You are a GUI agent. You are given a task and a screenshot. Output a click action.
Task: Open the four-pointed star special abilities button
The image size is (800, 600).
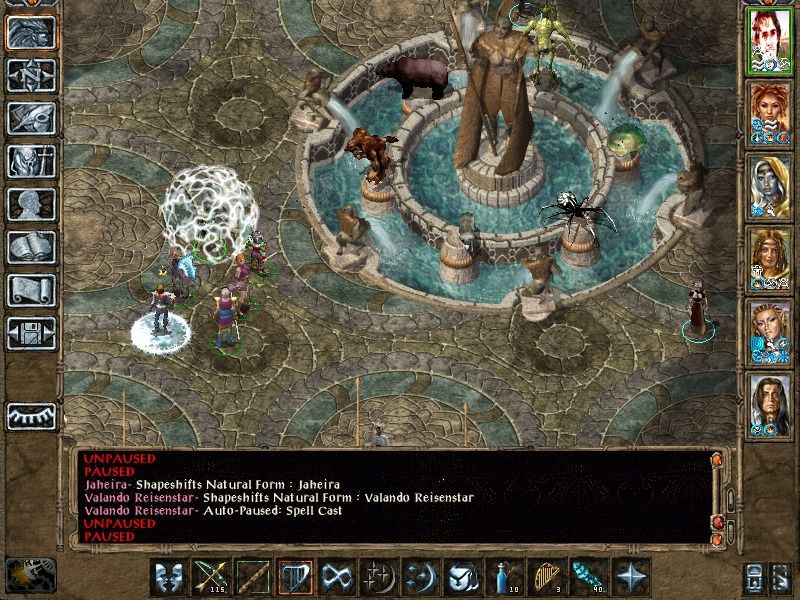[x=630, y=577]
